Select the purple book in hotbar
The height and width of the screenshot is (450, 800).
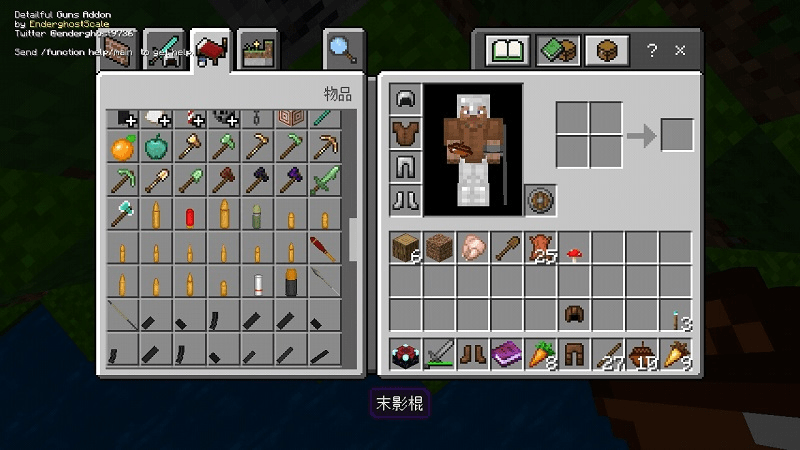(x=507, y=353)
